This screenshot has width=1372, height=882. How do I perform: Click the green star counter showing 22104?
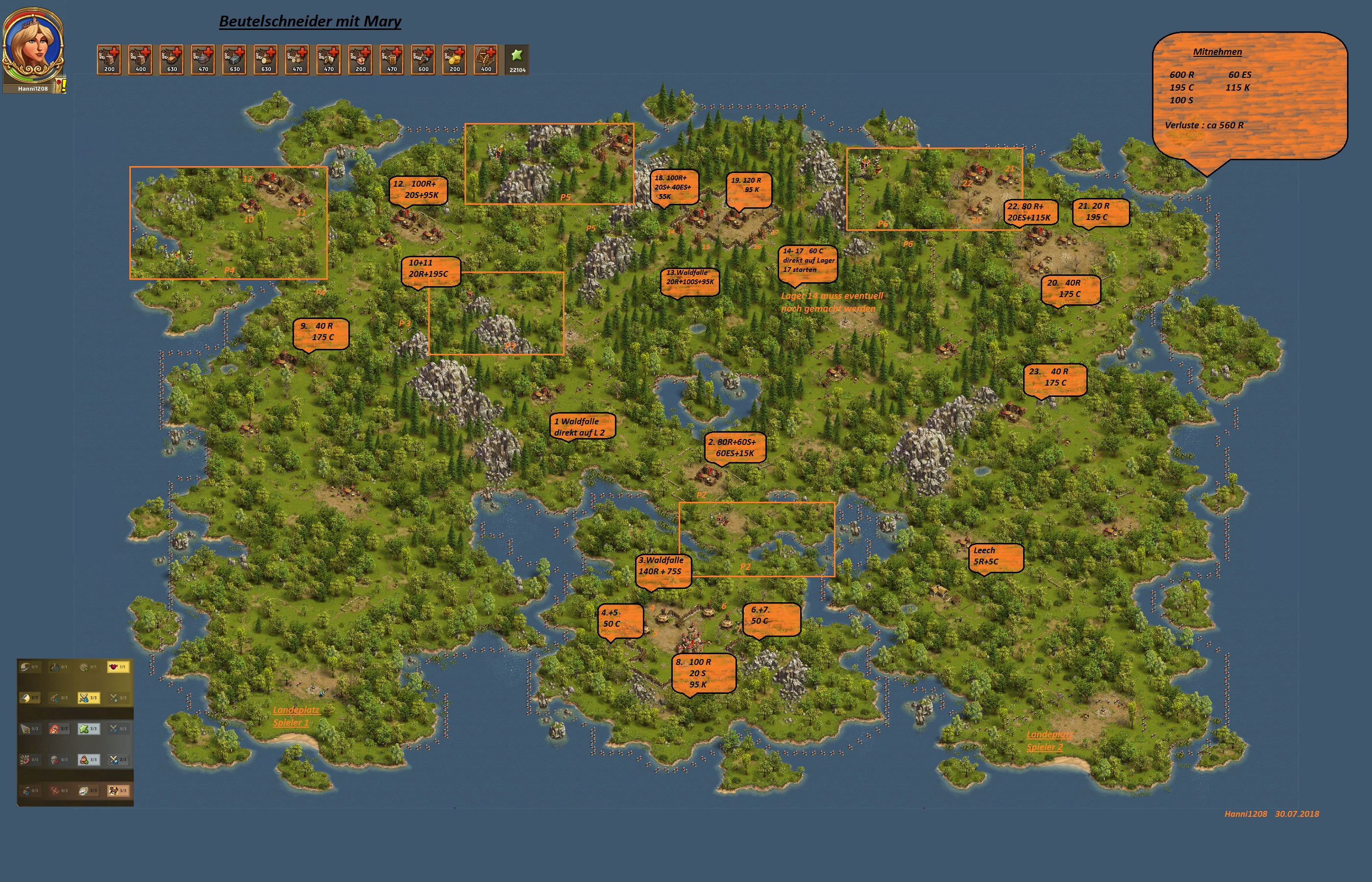click(x=517, y=60)
